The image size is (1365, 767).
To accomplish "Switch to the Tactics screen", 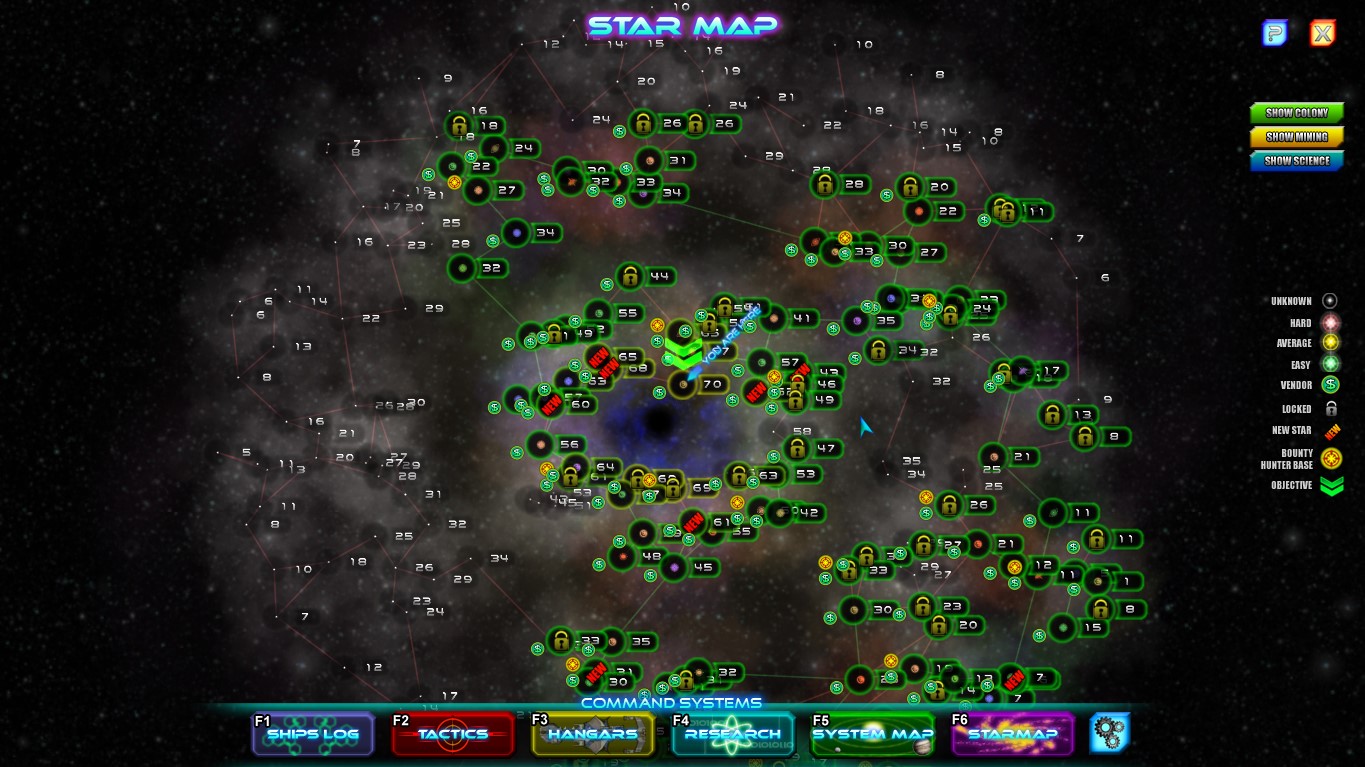I will click(x=452, y=734).
